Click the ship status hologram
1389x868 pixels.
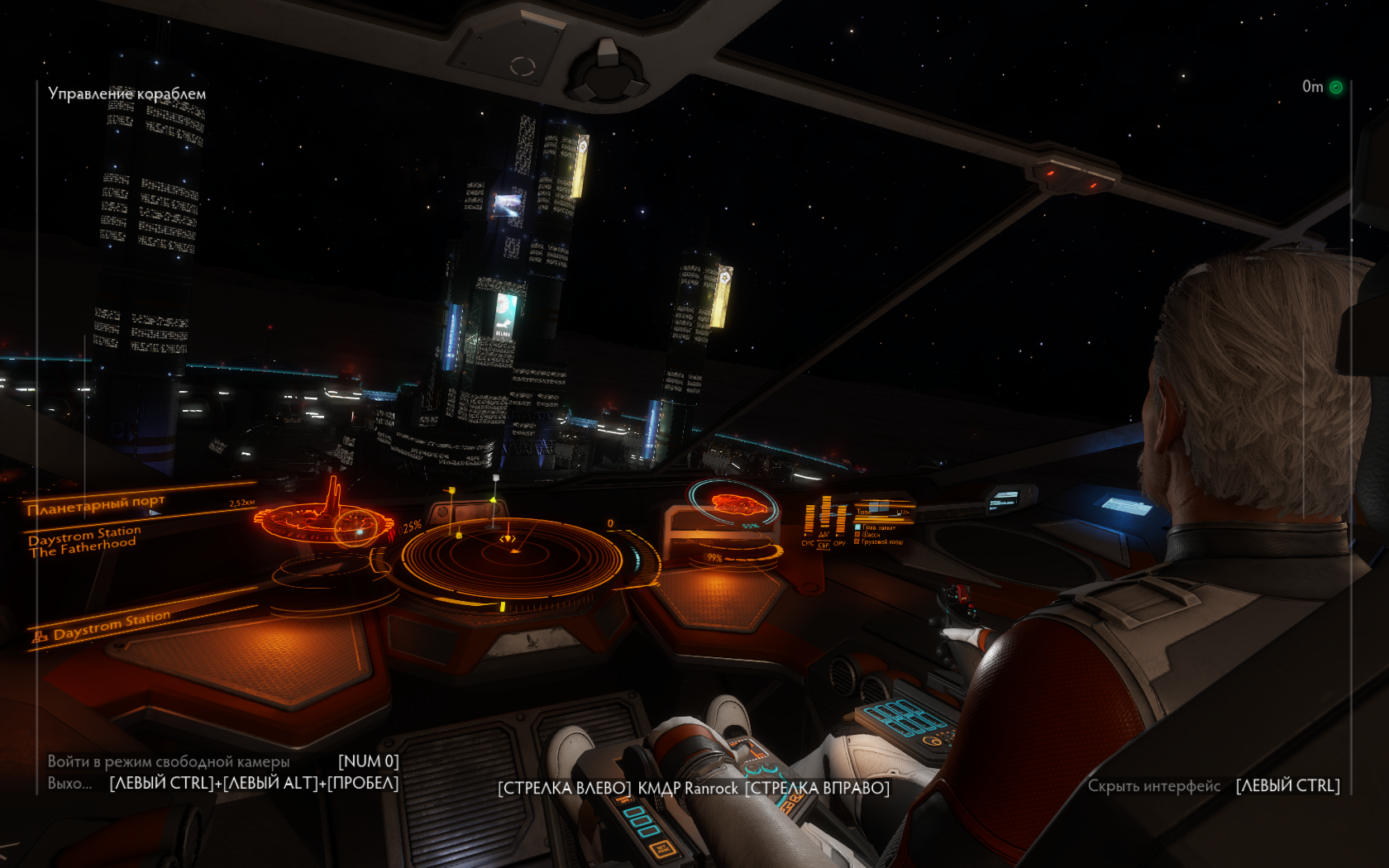[x=733, y=504]
